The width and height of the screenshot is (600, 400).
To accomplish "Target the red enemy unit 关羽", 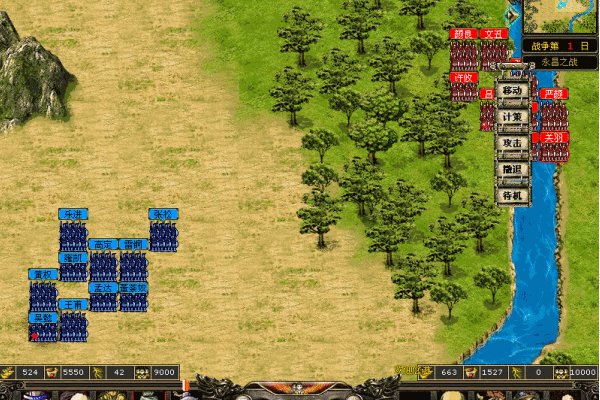I will pyautogui.click(x=554, y=148).
